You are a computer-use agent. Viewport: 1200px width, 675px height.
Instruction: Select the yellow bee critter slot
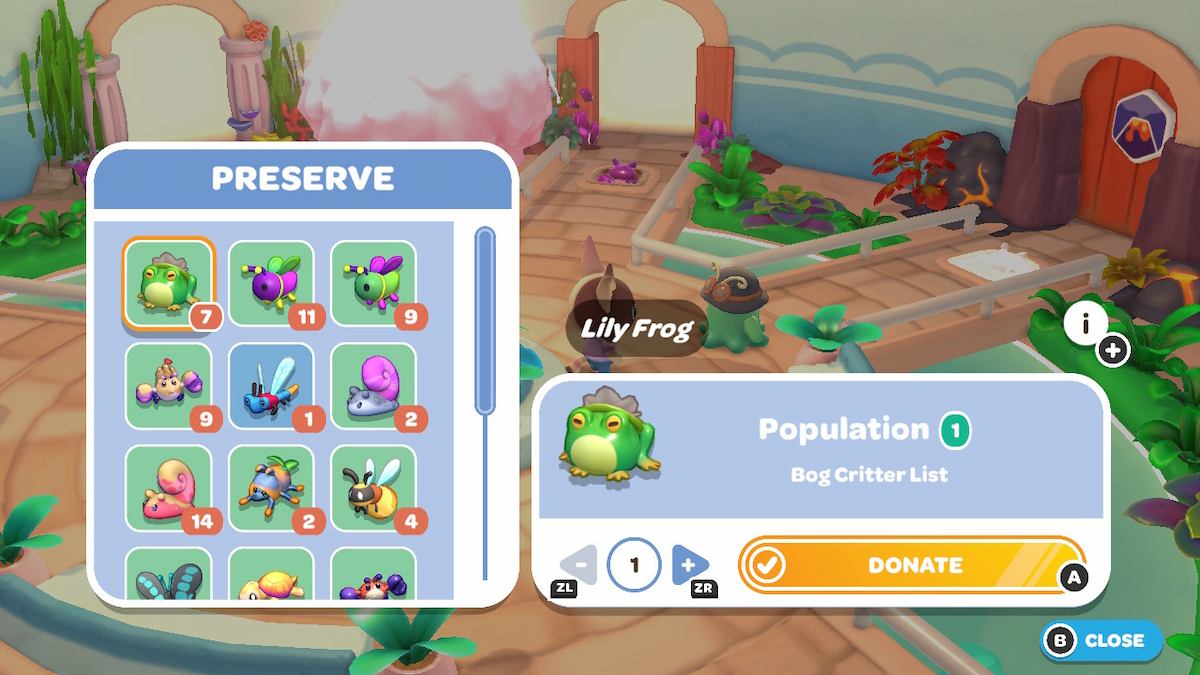(x=373, y=488)
